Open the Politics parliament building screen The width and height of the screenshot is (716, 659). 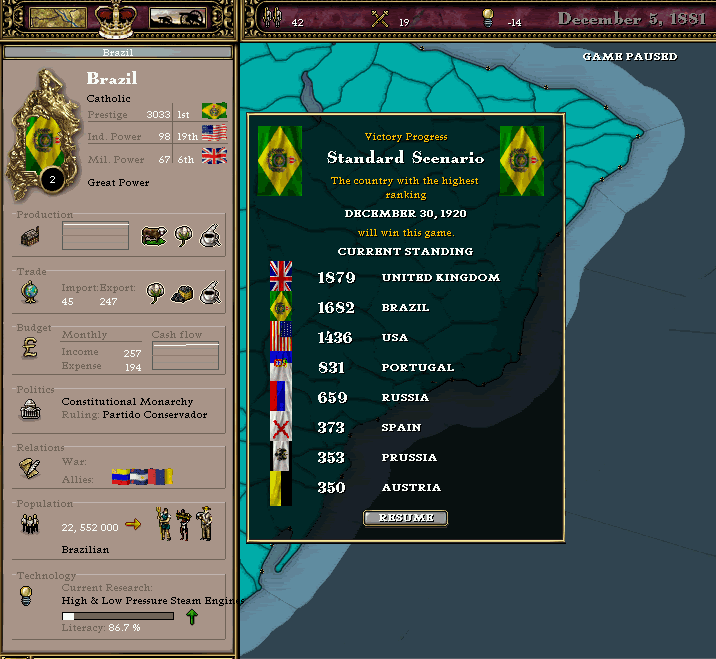pos(30,408)
